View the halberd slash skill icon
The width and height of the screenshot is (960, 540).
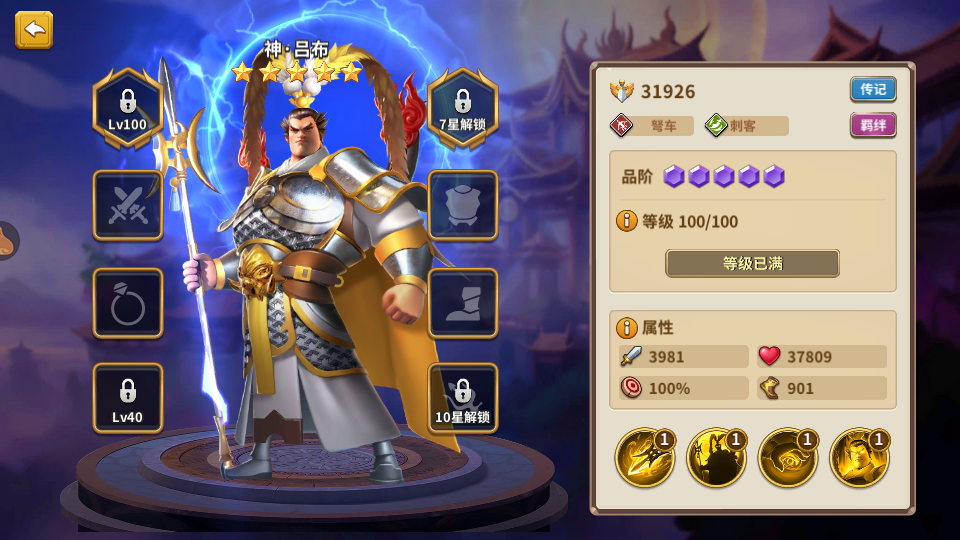click(643, 458)
